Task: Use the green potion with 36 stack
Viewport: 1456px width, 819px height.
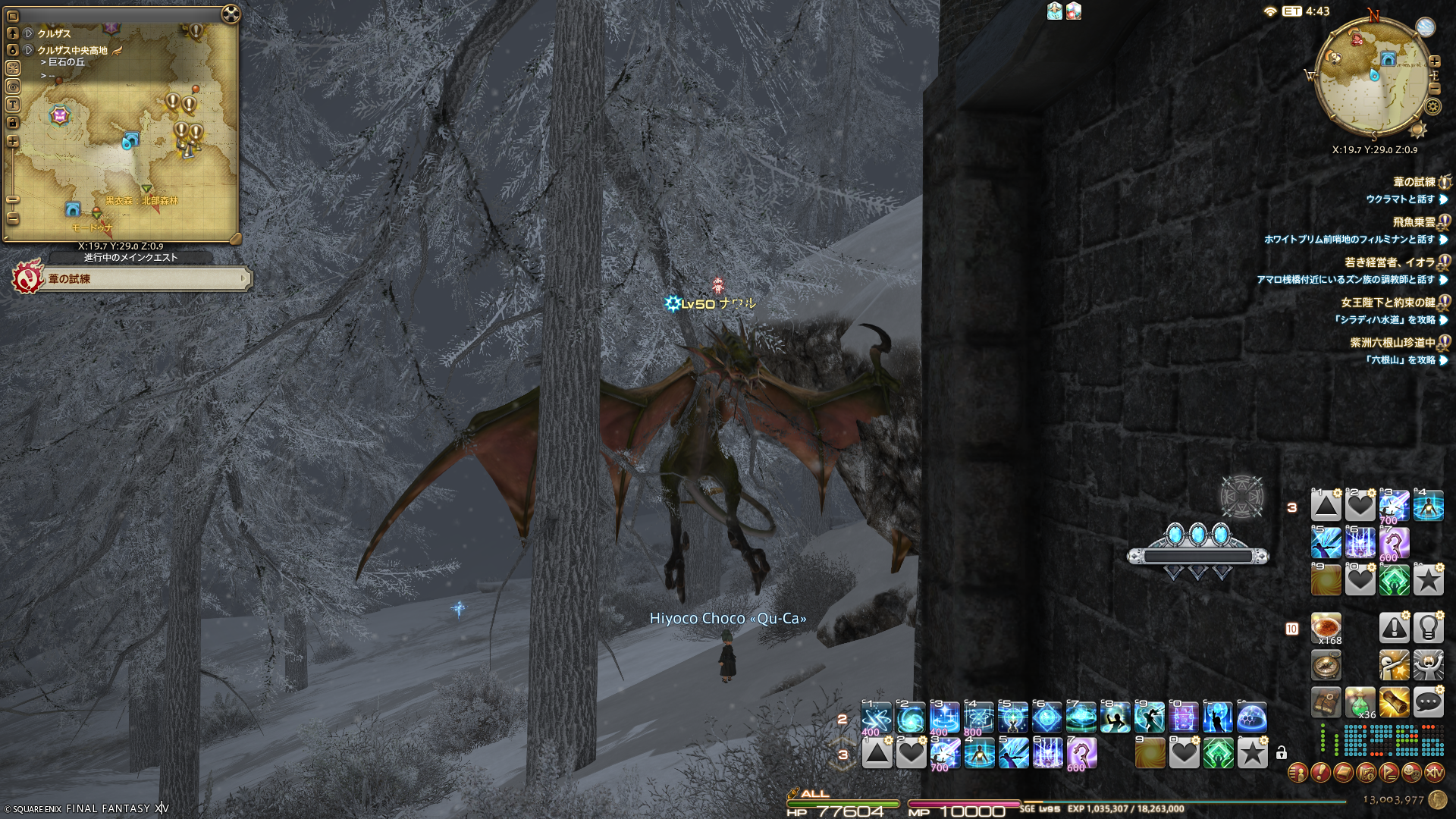Action: coord(1360,703)
